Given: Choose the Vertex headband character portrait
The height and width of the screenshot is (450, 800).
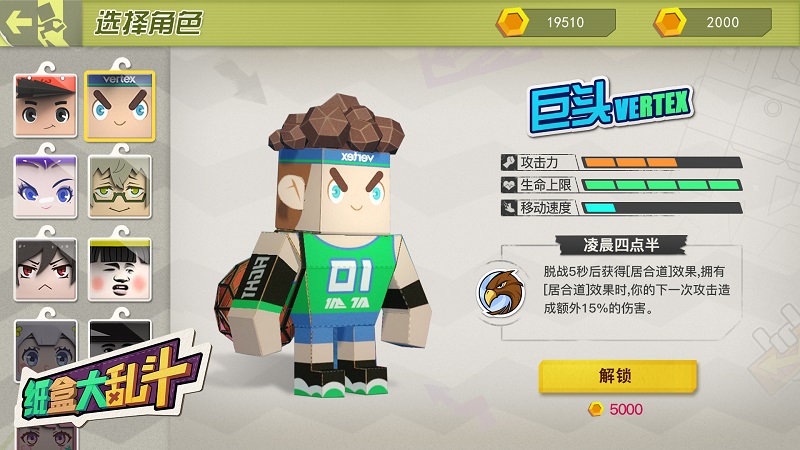Looking at the screenshot, I should [x=119, y=104].
